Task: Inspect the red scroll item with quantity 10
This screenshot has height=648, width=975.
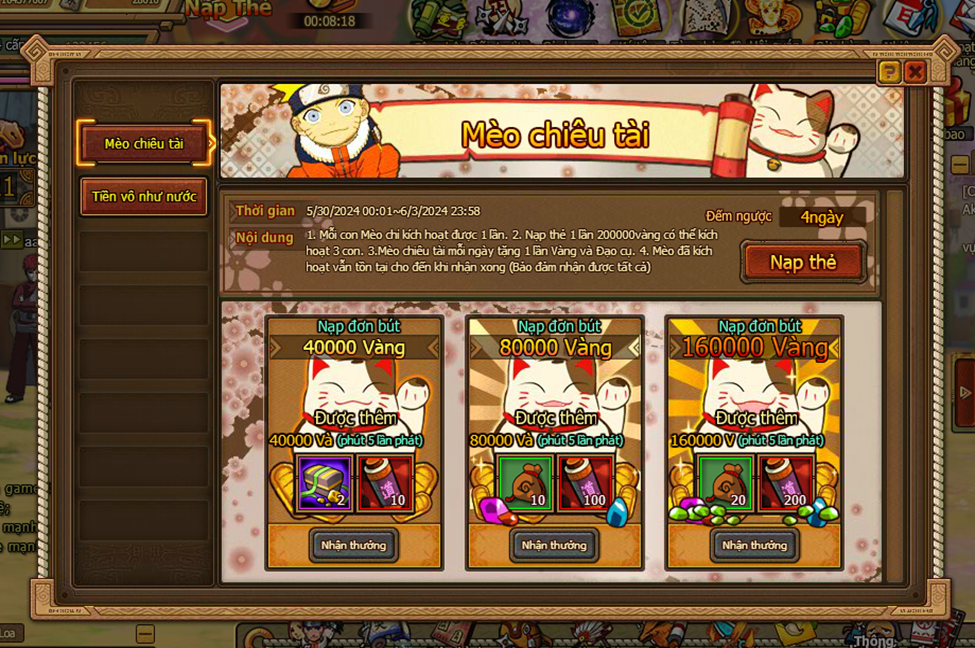Action: tap(385, 484)
